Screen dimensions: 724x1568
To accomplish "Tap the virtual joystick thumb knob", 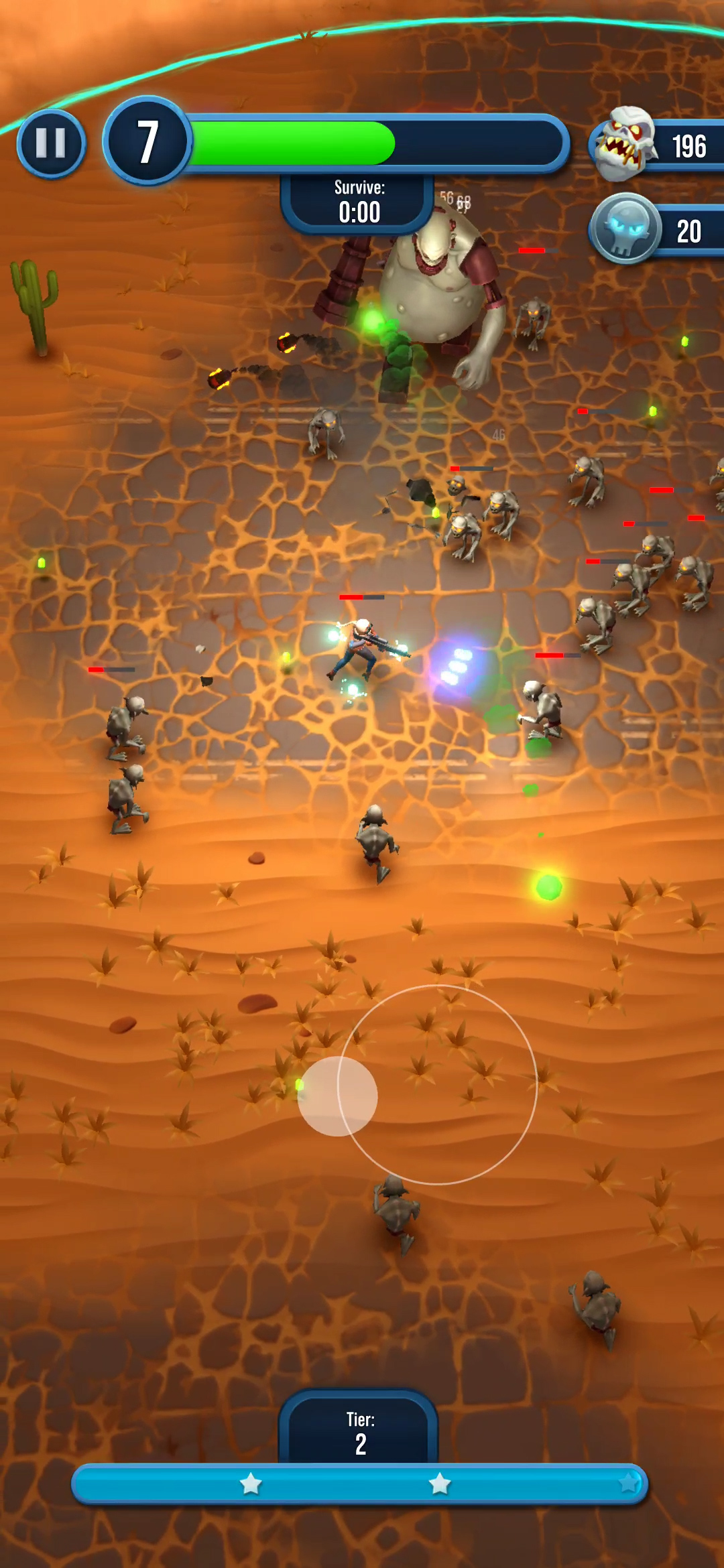I will coord(337,1096).
